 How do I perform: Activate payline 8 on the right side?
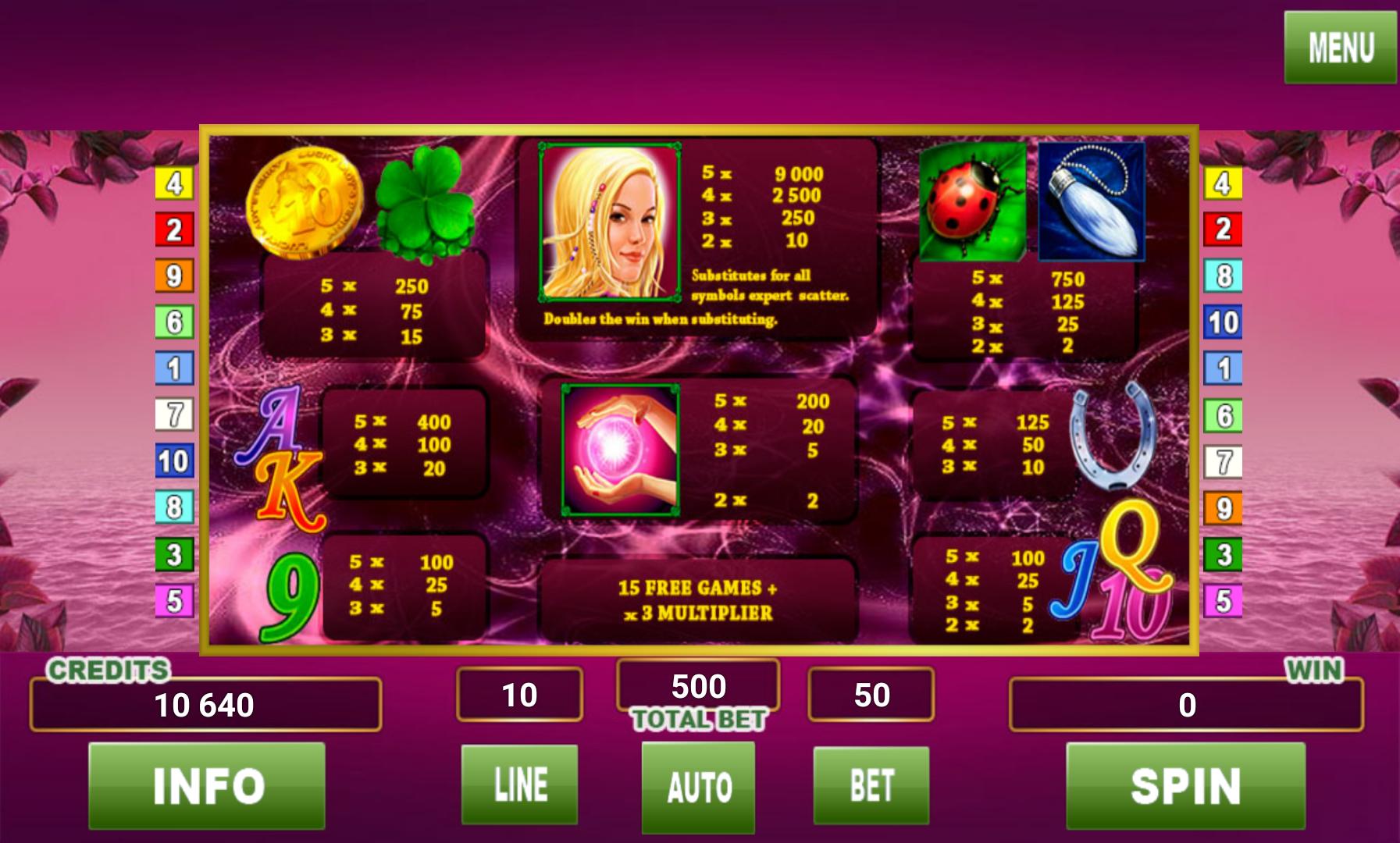point(1224,275)
